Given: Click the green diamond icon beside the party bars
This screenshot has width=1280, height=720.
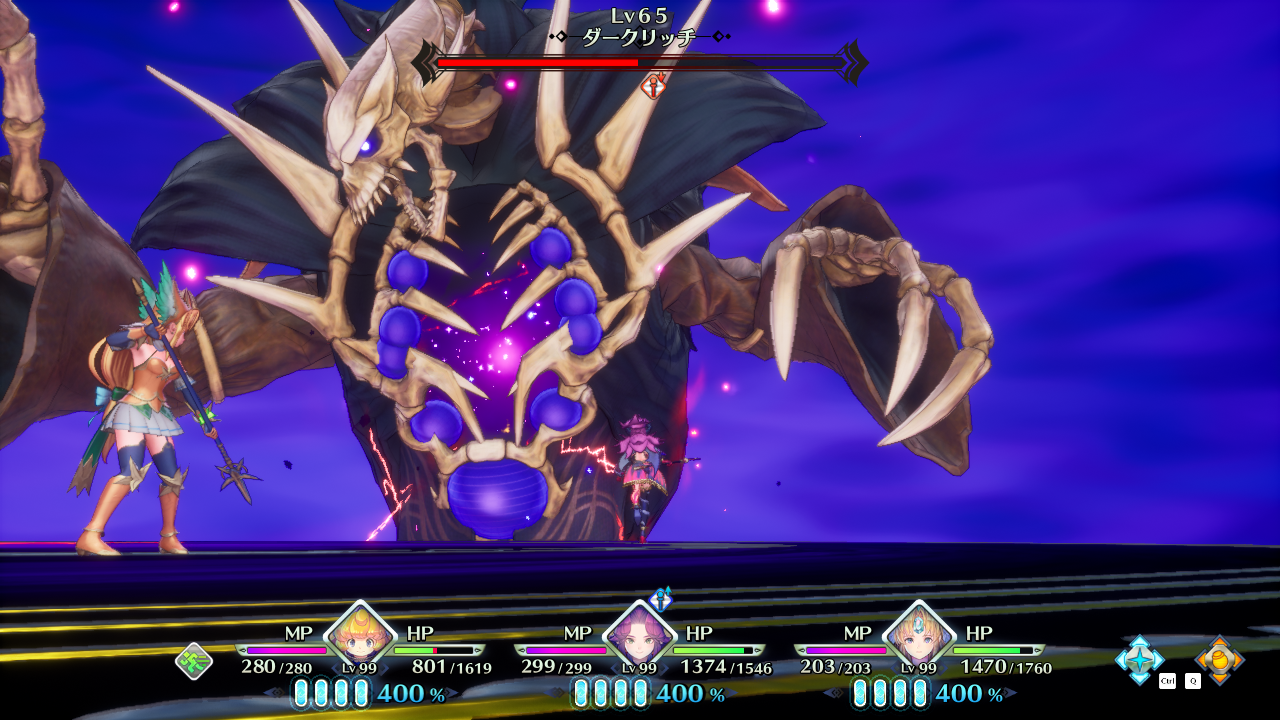Looking at the screenshot, I should click(193, 661).
